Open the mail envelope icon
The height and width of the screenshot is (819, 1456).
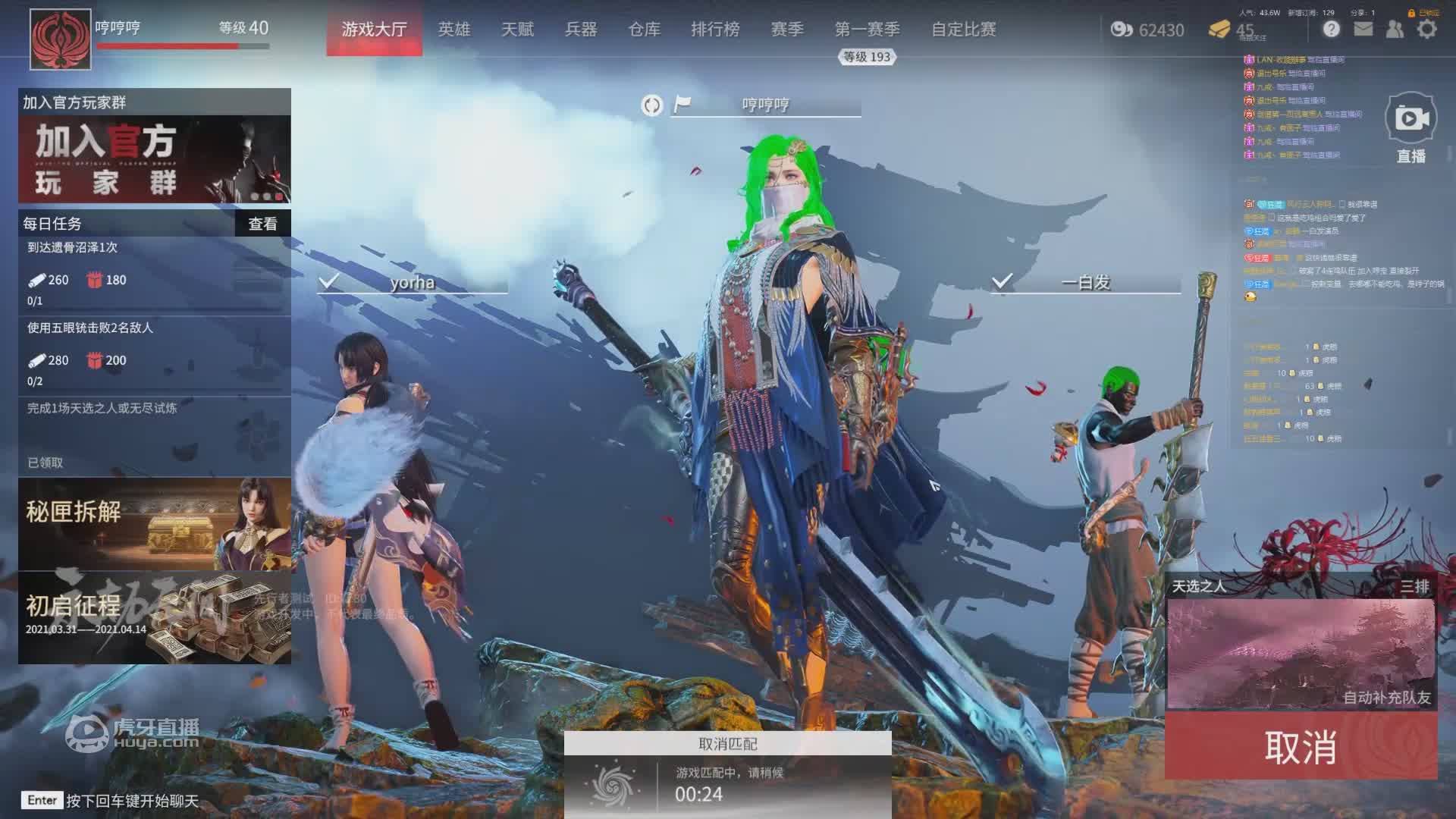click(1363, 30)
